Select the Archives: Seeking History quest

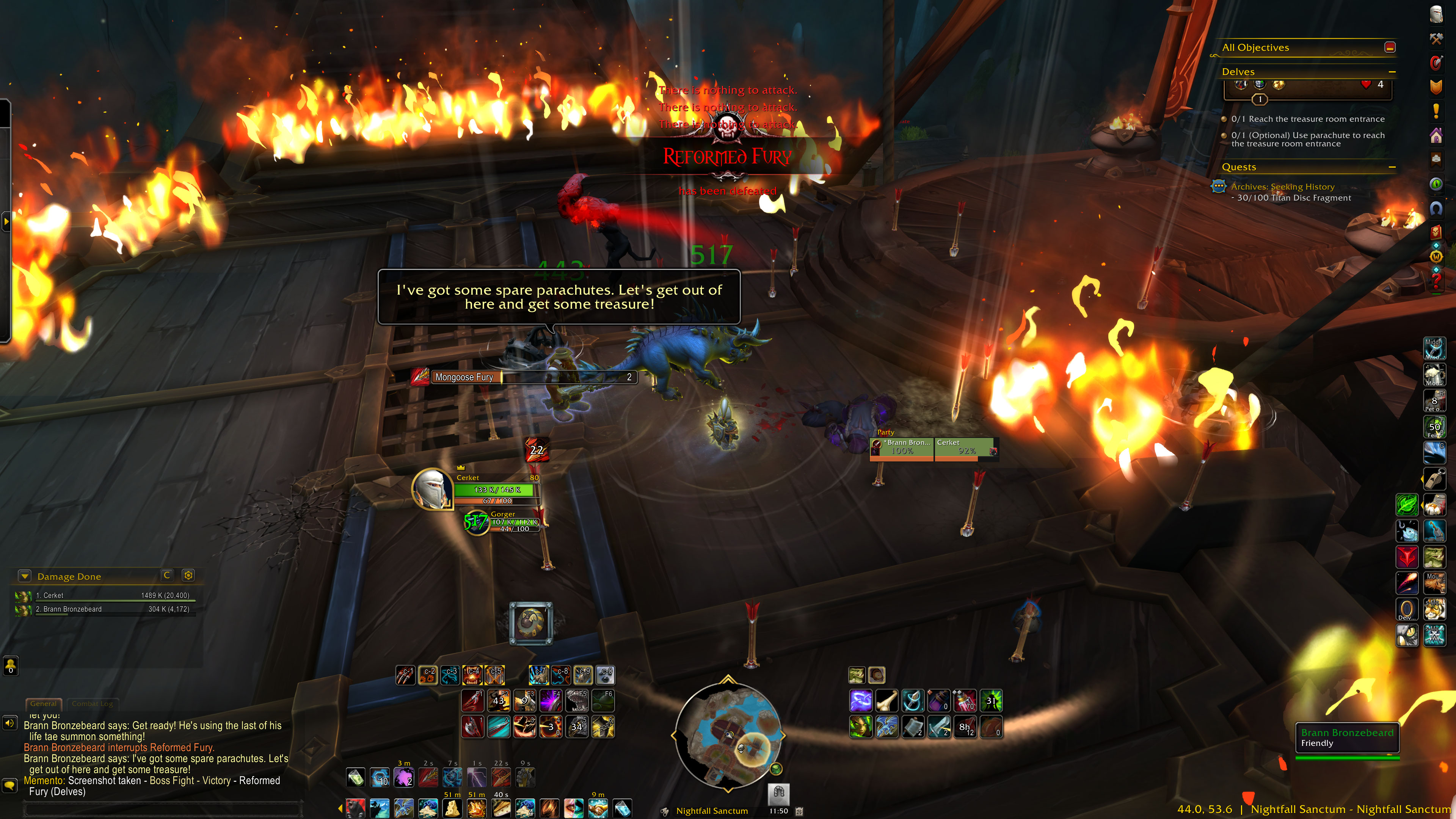pos(1282,187)
